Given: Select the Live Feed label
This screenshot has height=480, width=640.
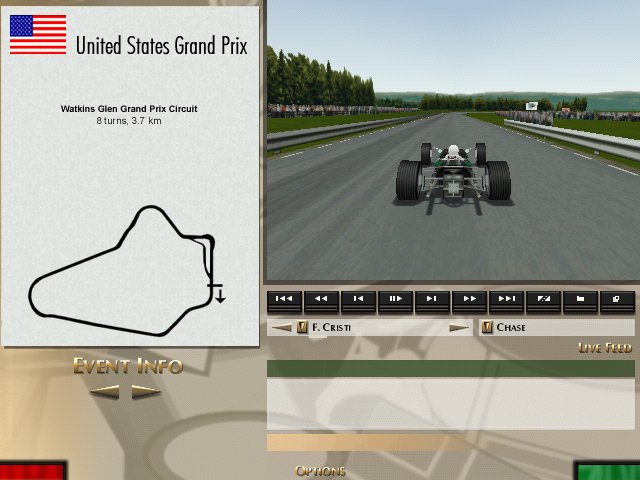Looking at the screenshot, I should 605,348.
